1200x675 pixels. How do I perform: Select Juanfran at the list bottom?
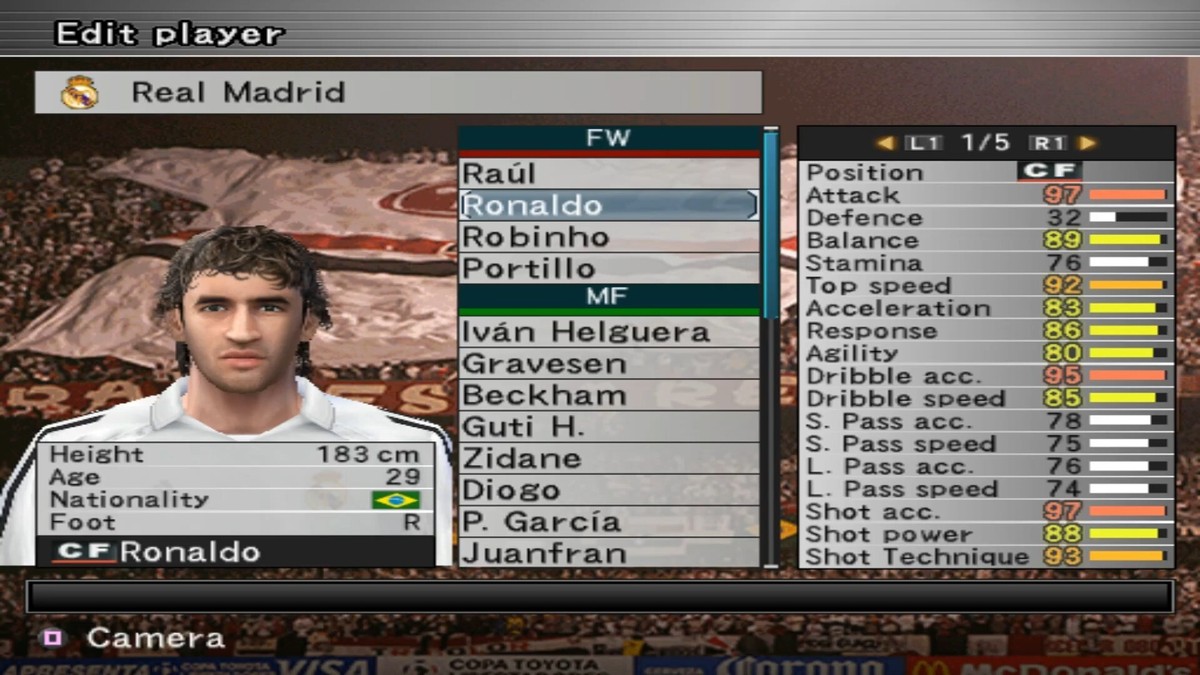click(608, 553)
